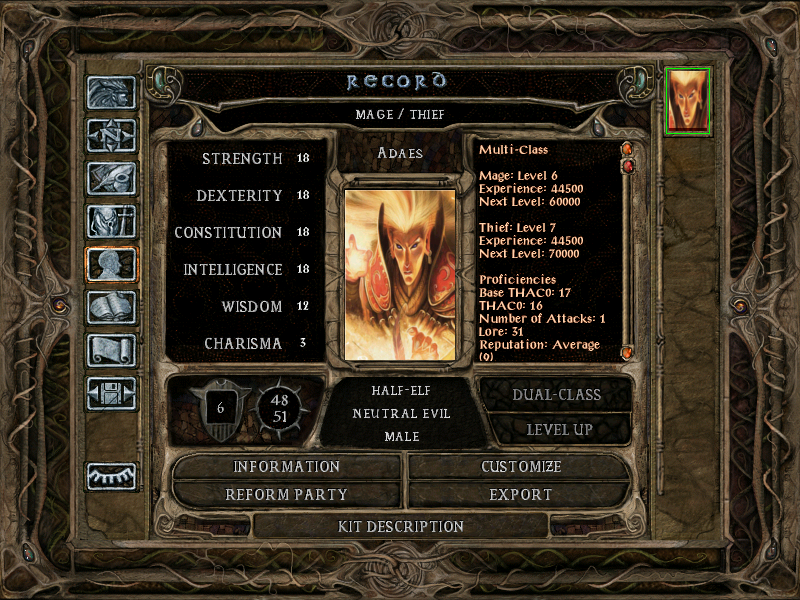Select the character record bust icon

coord(111,264)
